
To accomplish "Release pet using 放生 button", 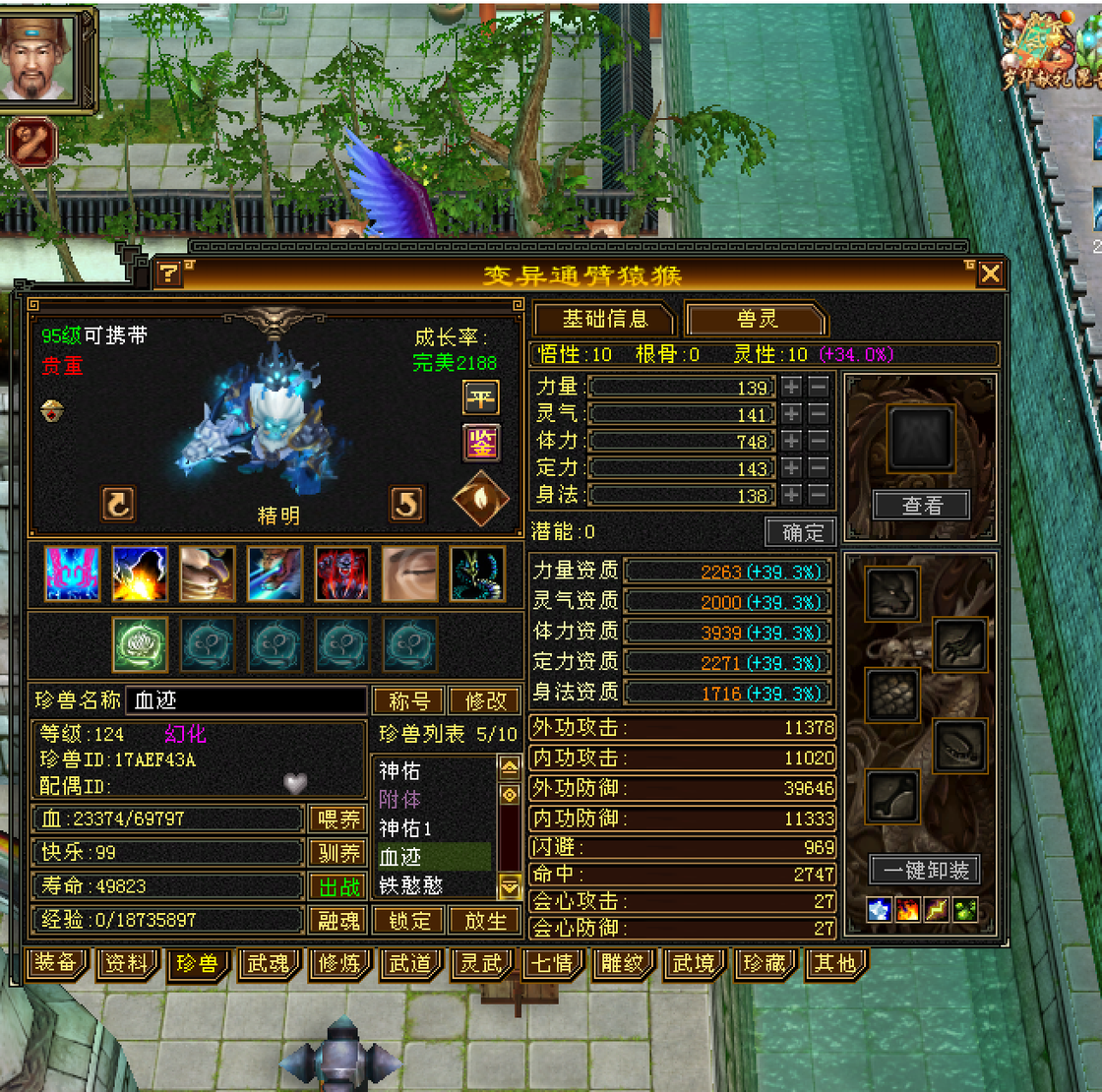I will click(x=484, y=920).
